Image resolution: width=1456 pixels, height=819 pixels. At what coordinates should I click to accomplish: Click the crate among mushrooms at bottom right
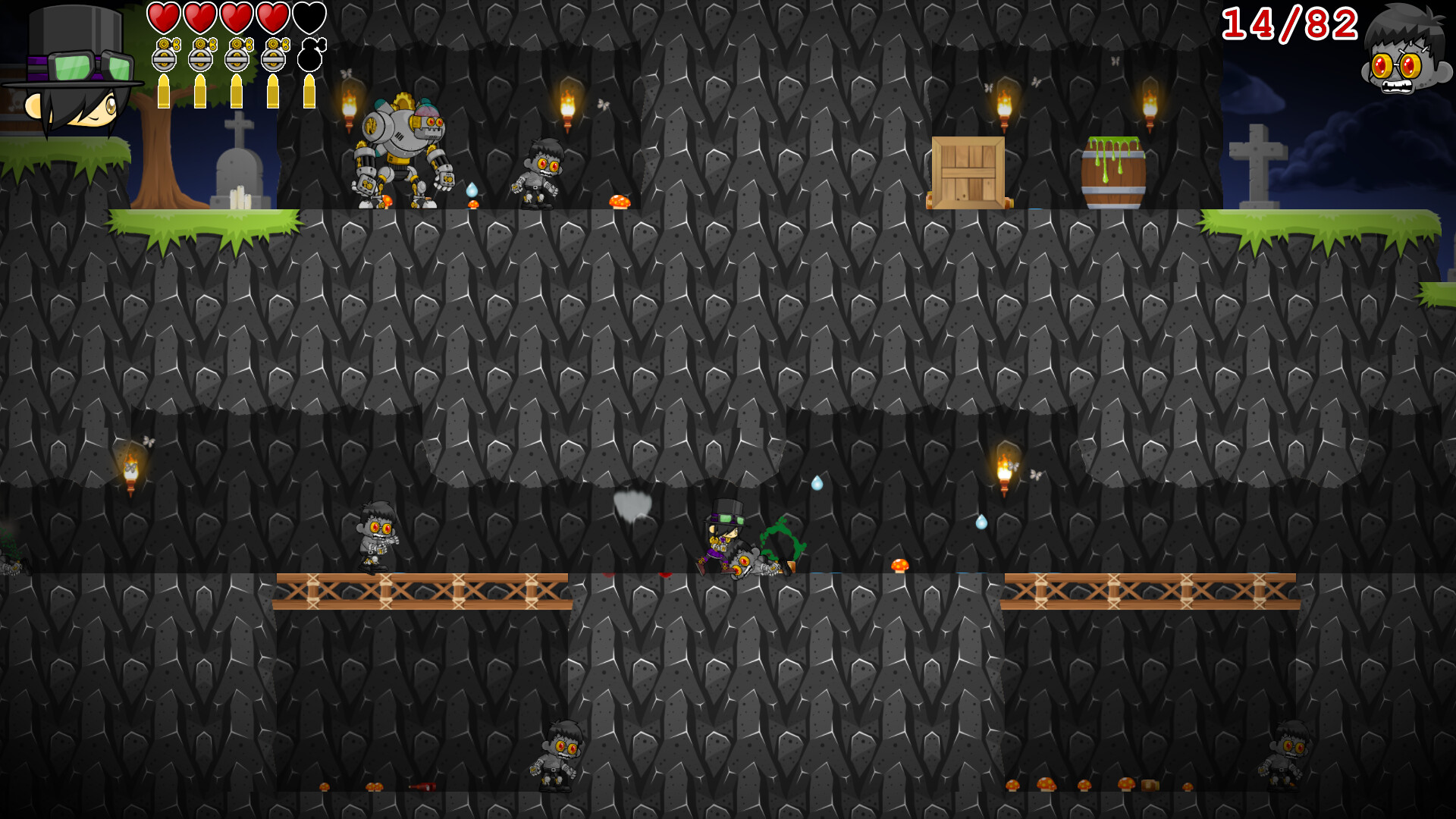click(x=1150, y=786)
